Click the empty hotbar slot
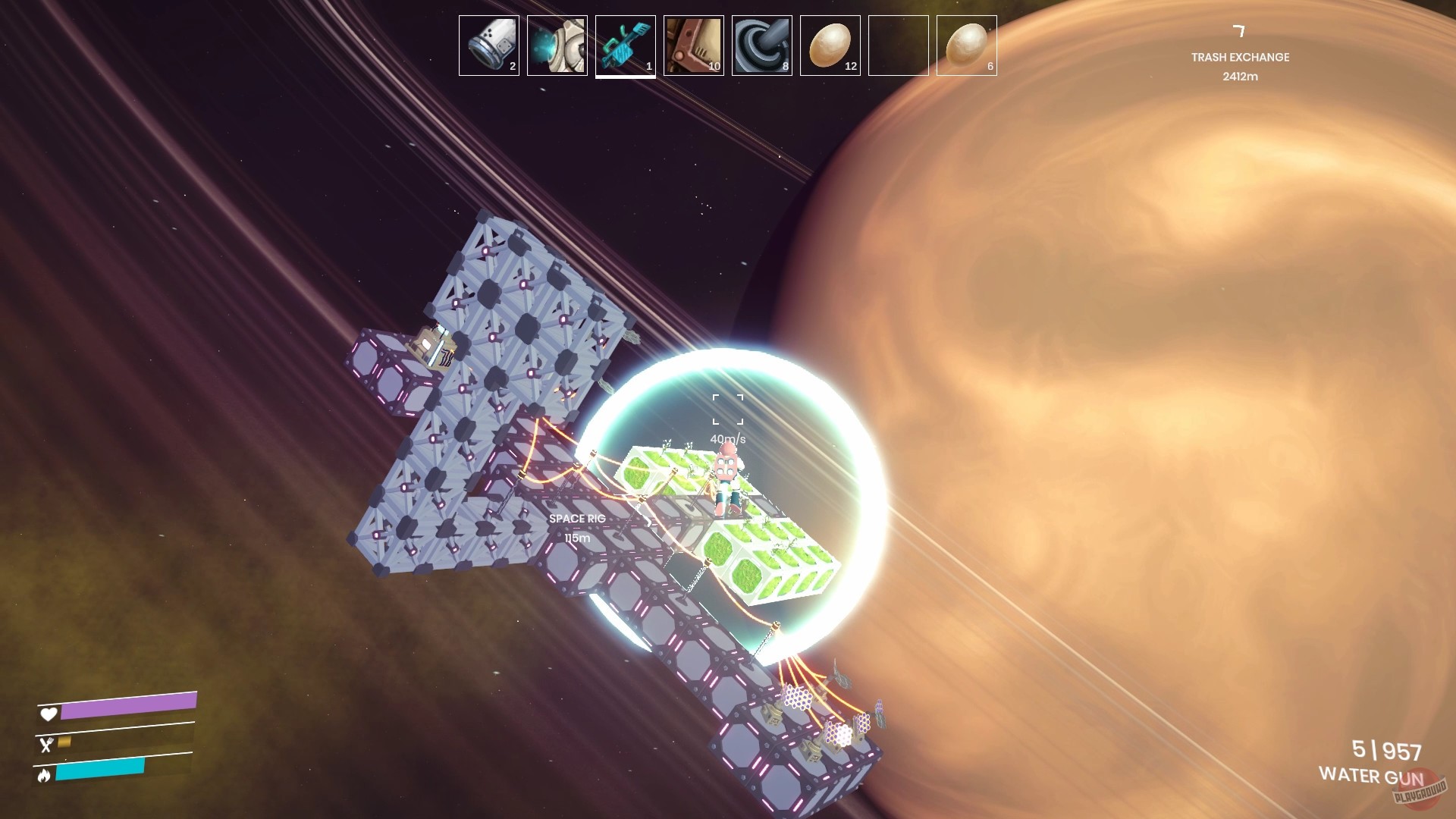 (x=898, y=44)
